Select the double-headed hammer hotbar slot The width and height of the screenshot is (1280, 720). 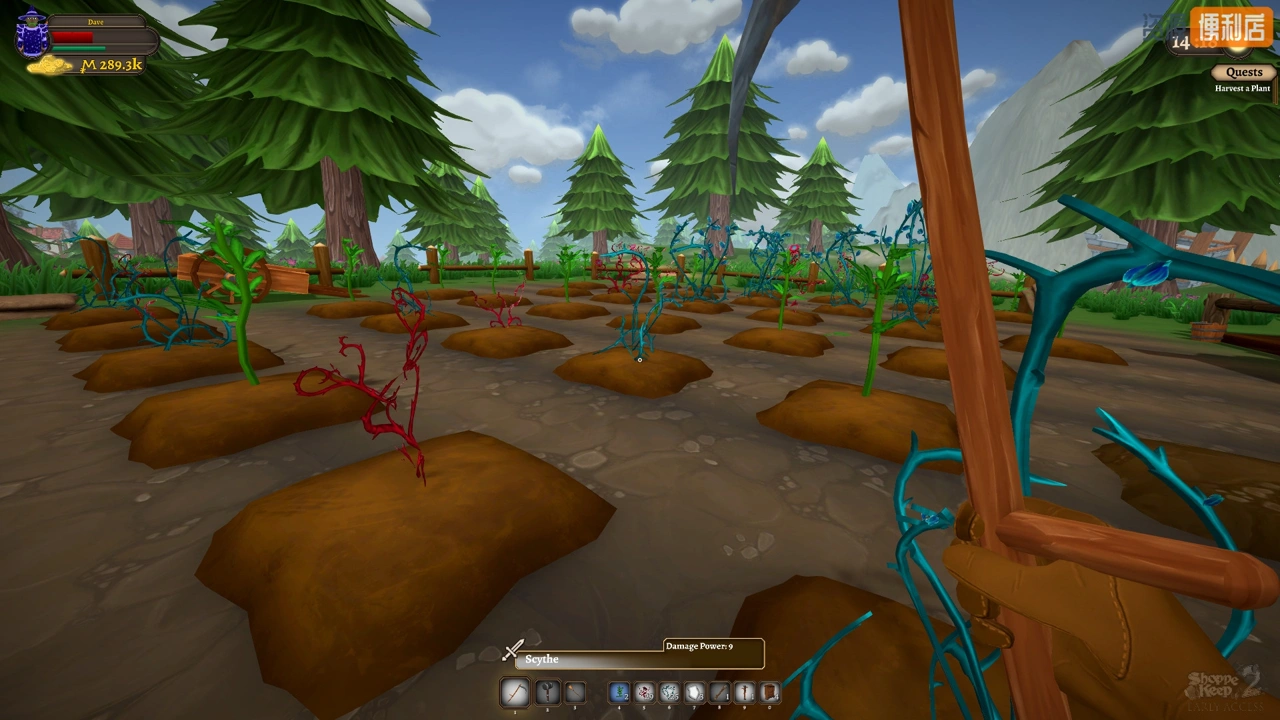[546, 692]
